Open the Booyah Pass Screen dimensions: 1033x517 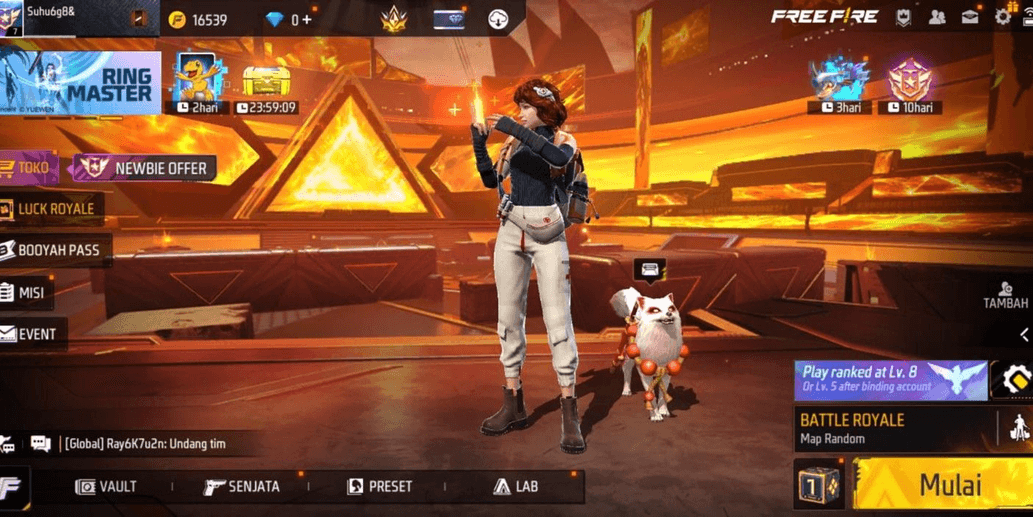click(x=55, y=250)
